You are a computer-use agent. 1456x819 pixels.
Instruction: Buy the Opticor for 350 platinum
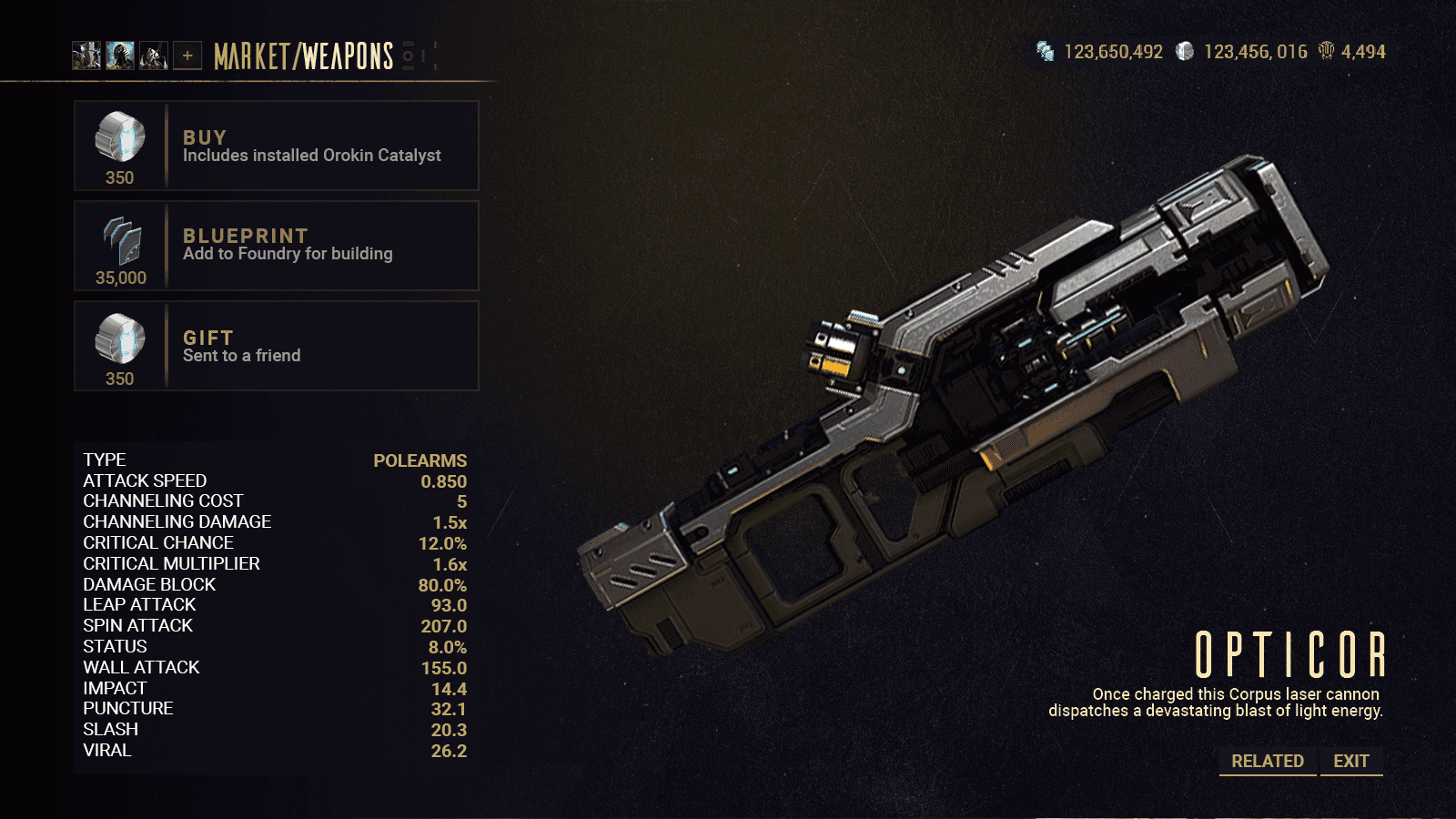[x=276, y=146]
